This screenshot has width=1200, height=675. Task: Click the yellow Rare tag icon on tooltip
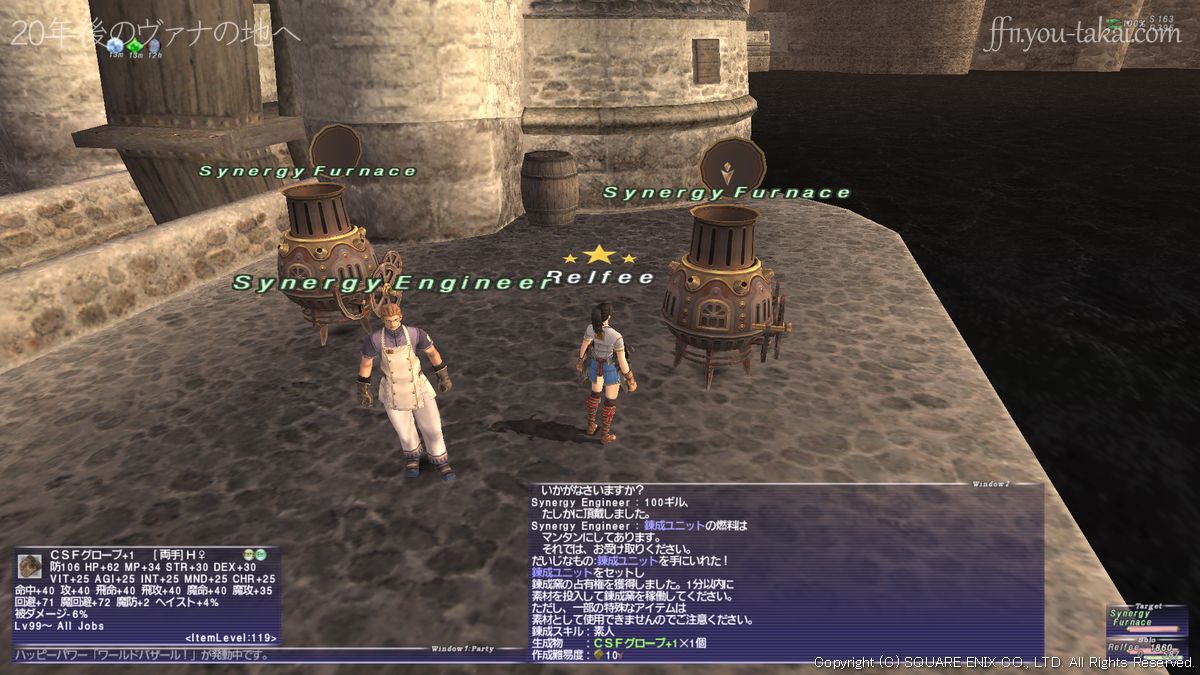(x=247, y=554)
